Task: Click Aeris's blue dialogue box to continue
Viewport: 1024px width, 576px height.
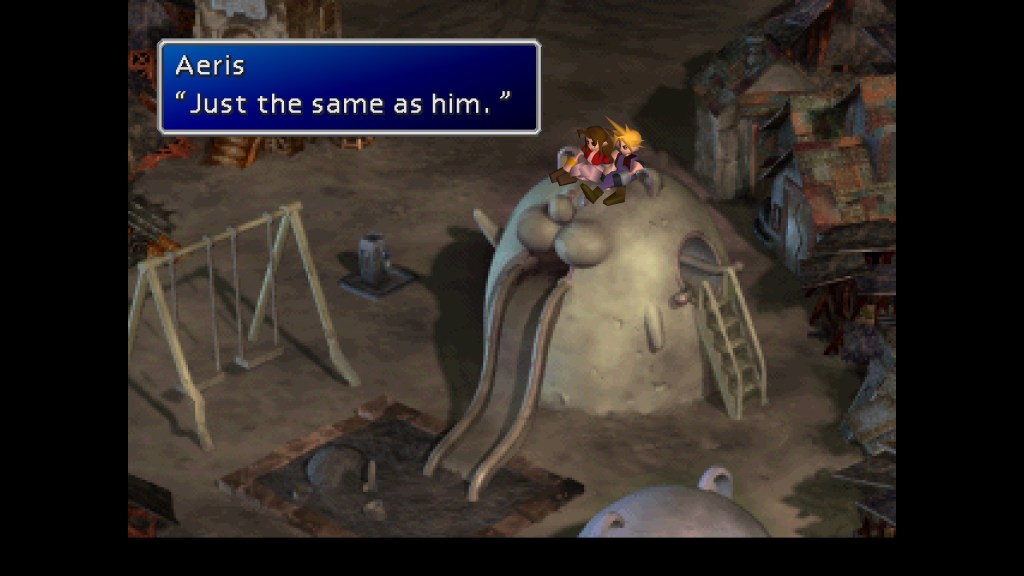Action: (349, 87)
